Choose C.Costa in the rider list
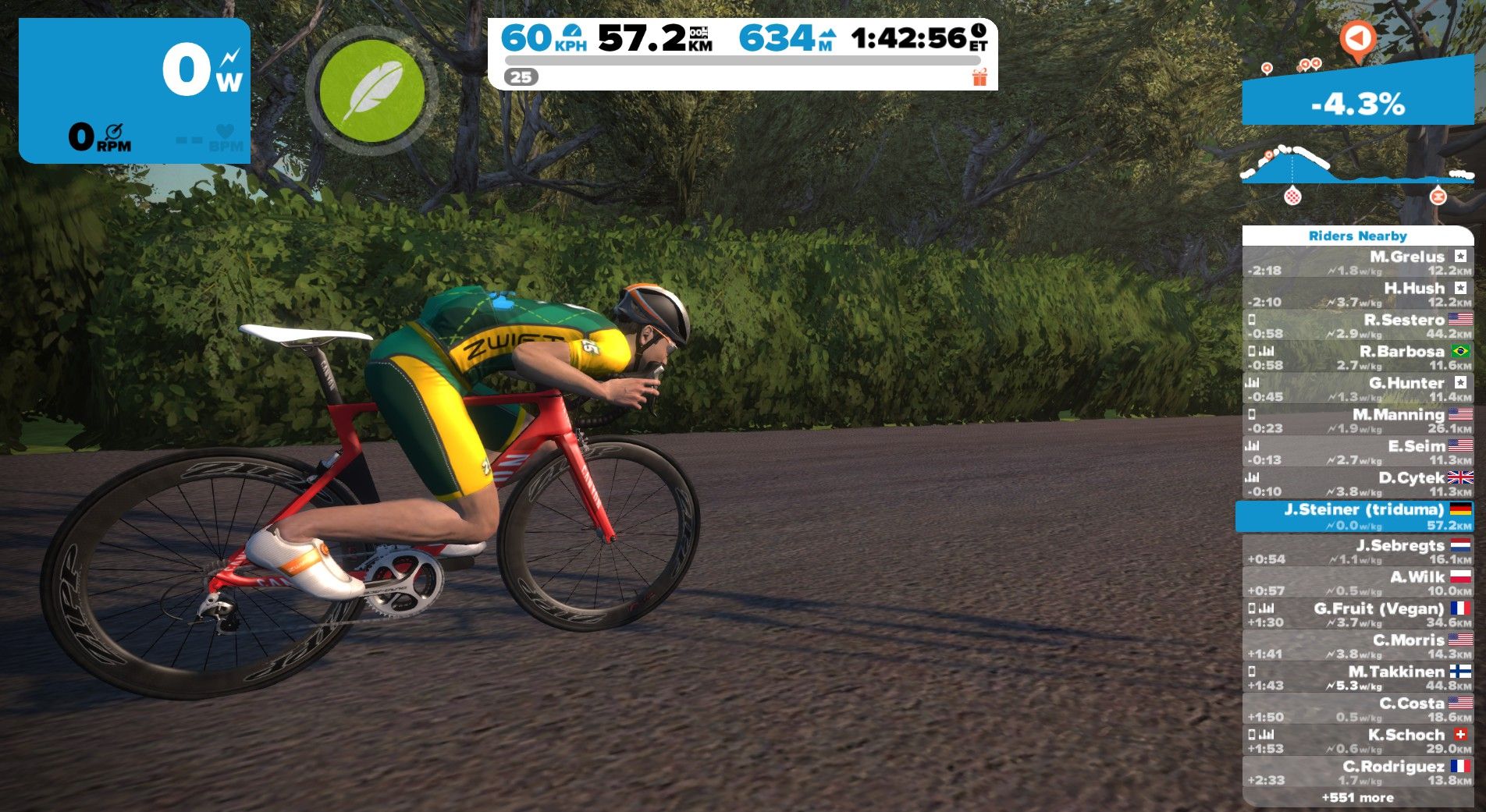 coord(1357,709)
